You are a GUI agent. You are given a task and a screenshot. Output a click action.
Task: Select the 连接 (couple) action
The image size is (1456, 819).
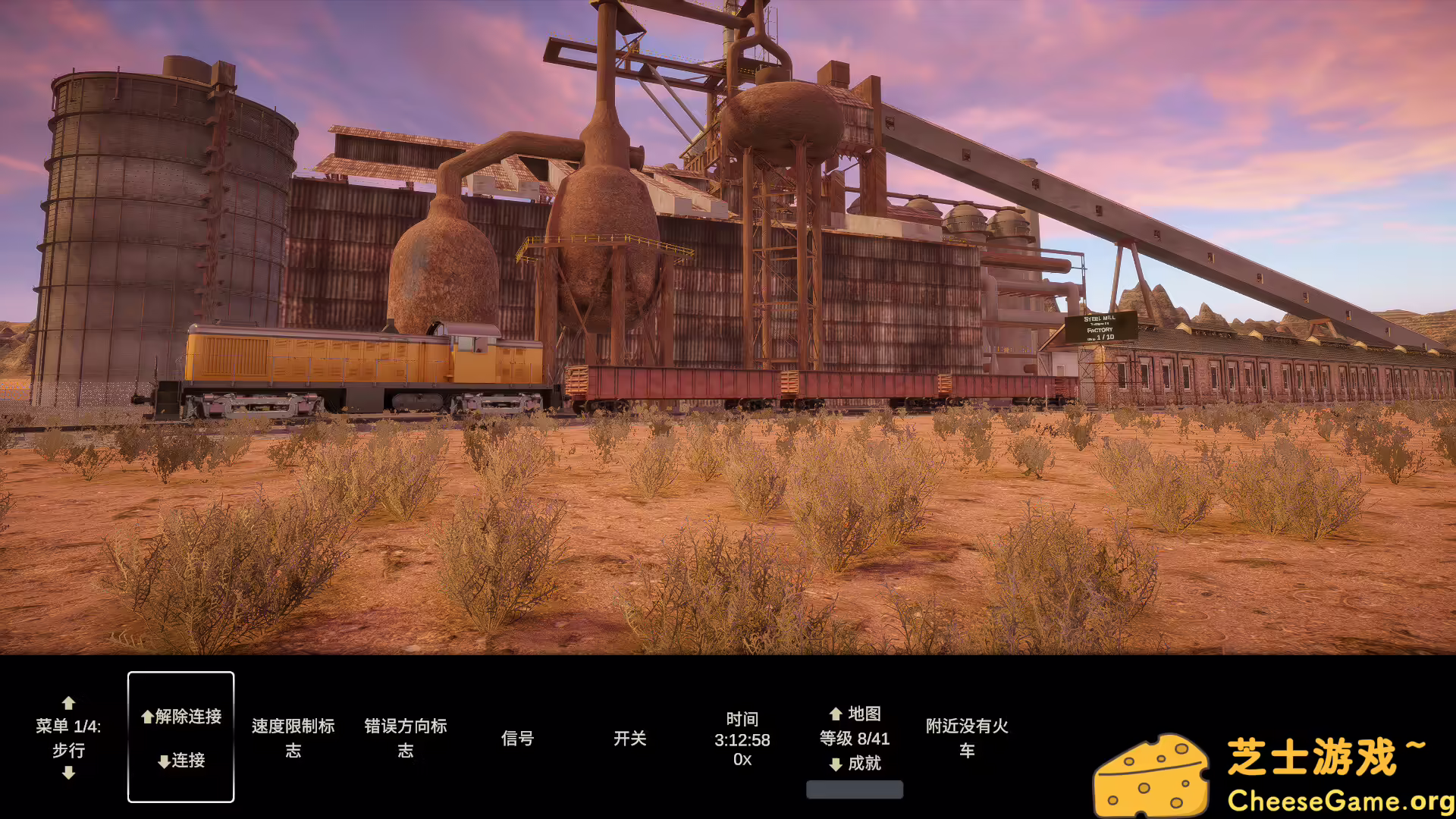pos(181,761)
